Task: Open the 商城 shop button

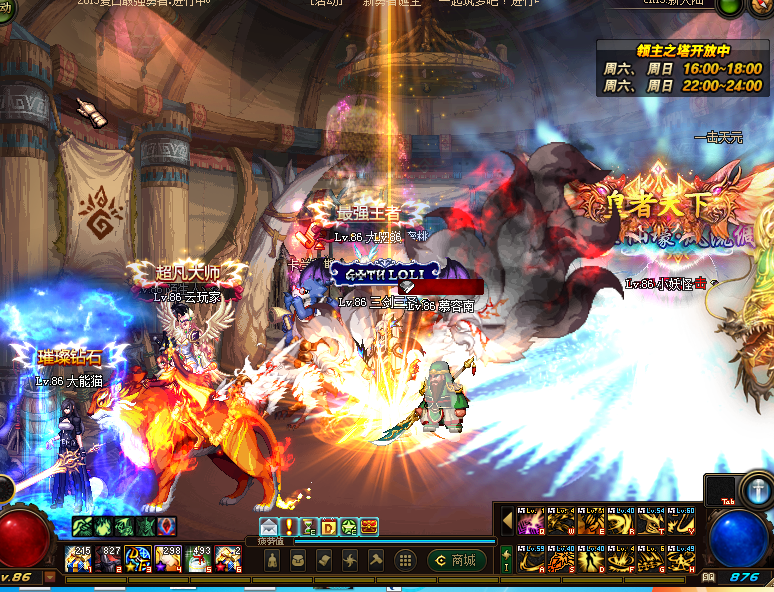Action: 453,560
